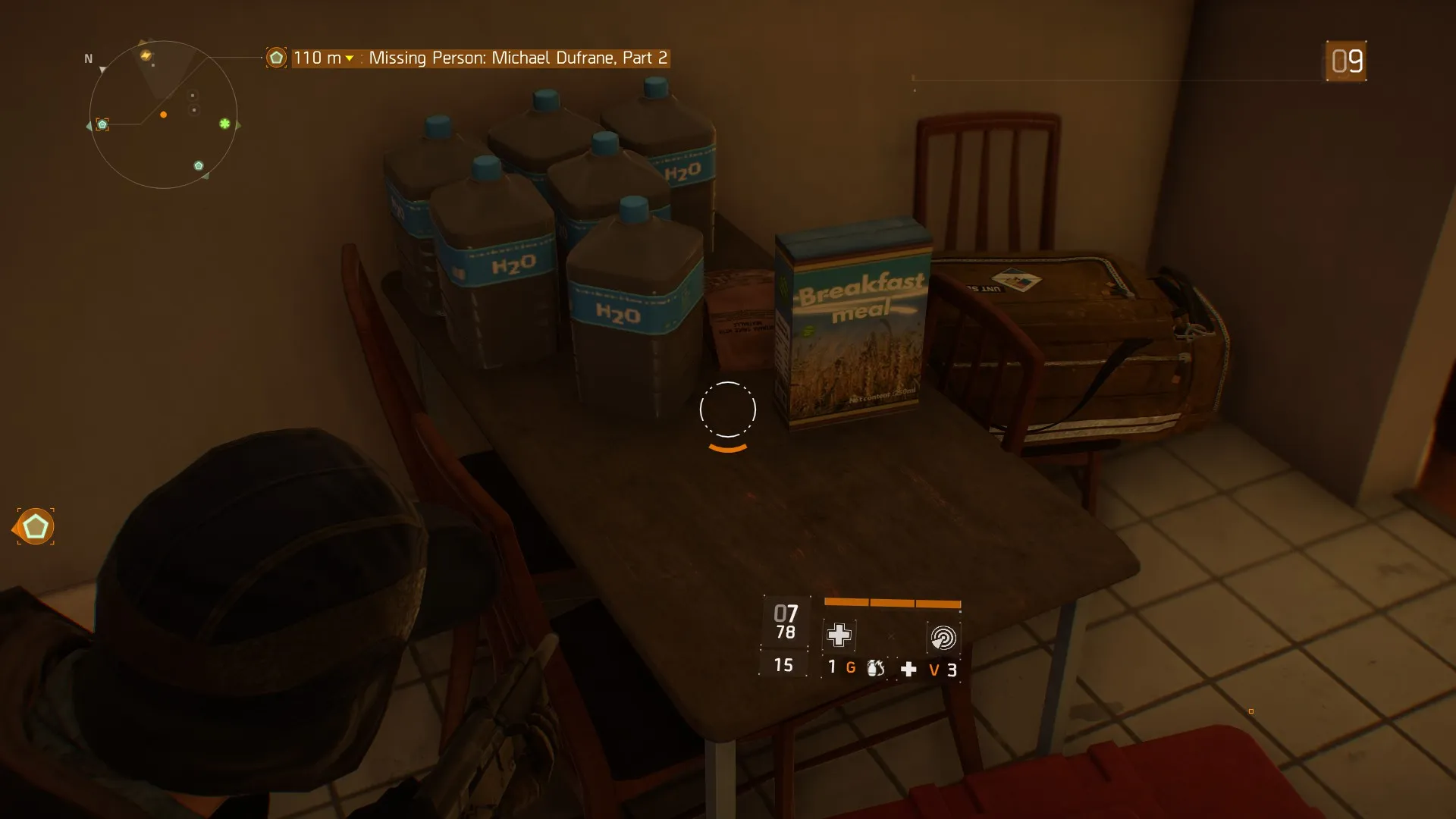Click the green safe house marker on minimap

pyautogui.click(x=224, y=124)
